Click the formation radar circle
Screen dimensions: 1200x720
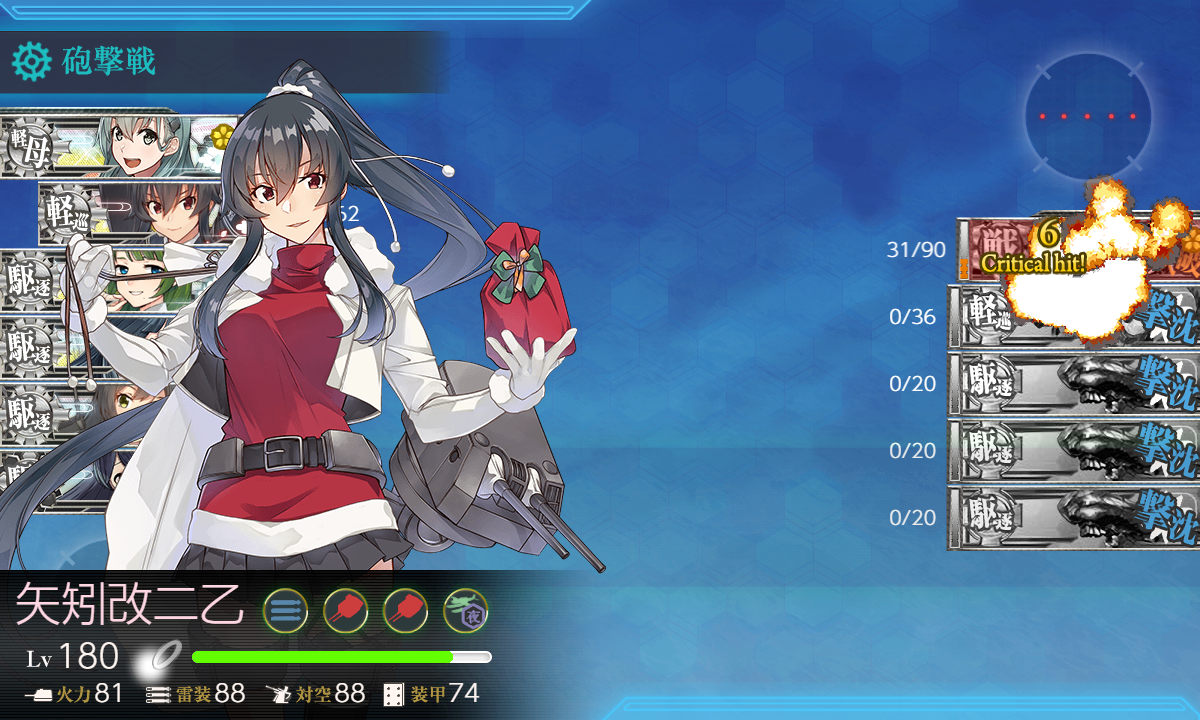click(1087, 117)
